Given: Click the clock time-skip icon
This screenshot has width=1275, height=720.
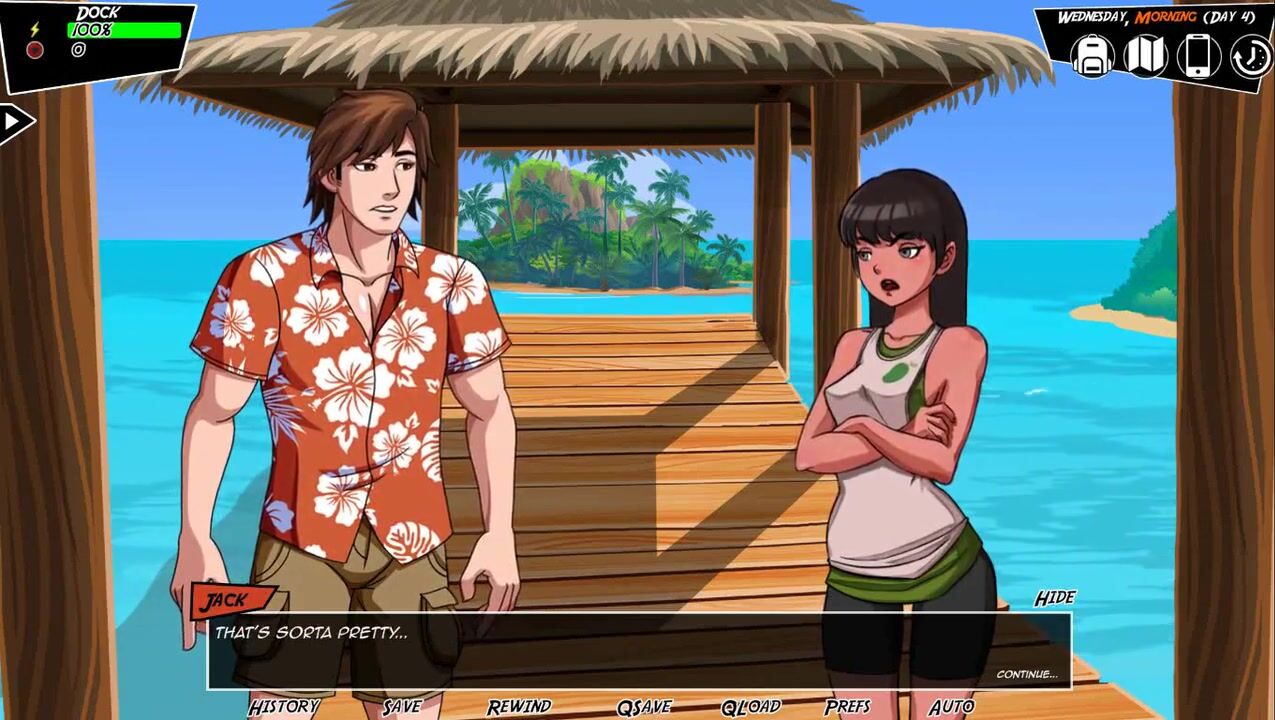Looking at the screenshot, I should (1250, 57).
